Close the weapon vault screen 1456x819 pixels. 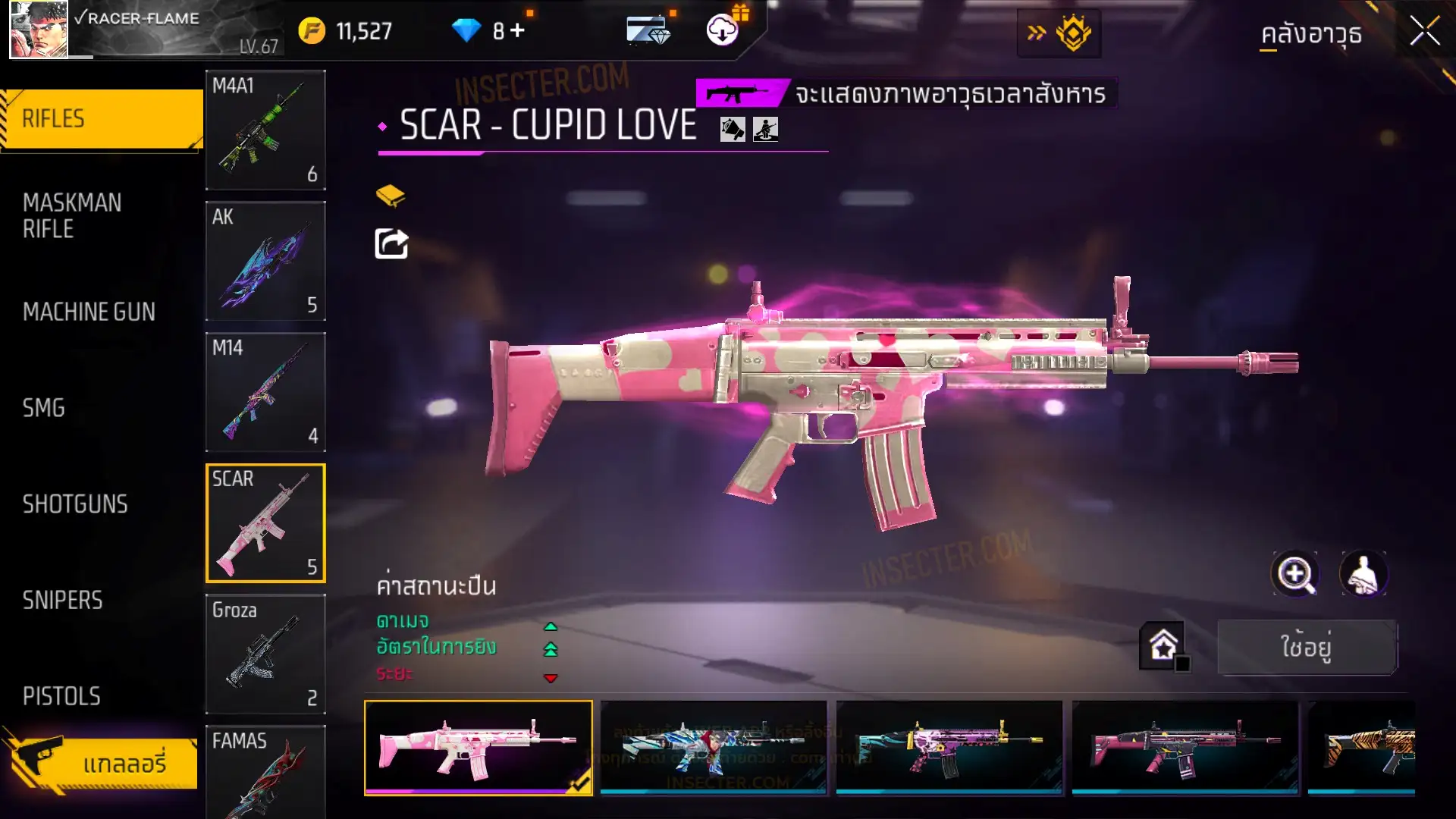pos(1423,32)
